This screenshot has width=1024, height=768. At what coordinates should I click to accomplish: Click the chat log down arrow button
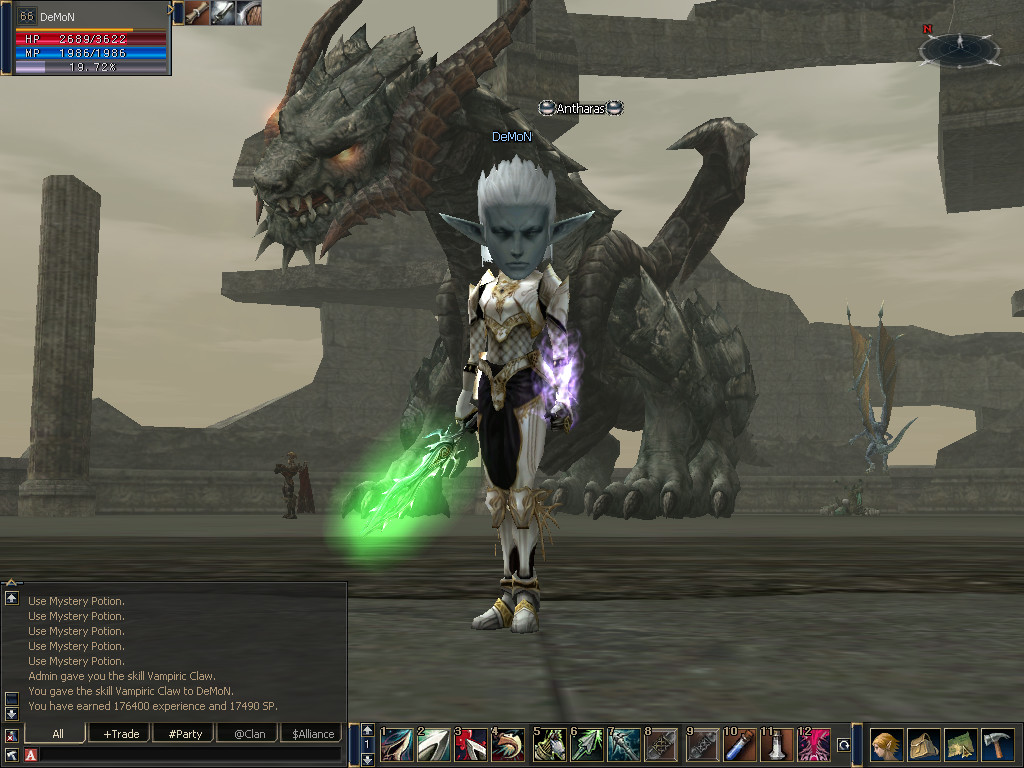12,713
